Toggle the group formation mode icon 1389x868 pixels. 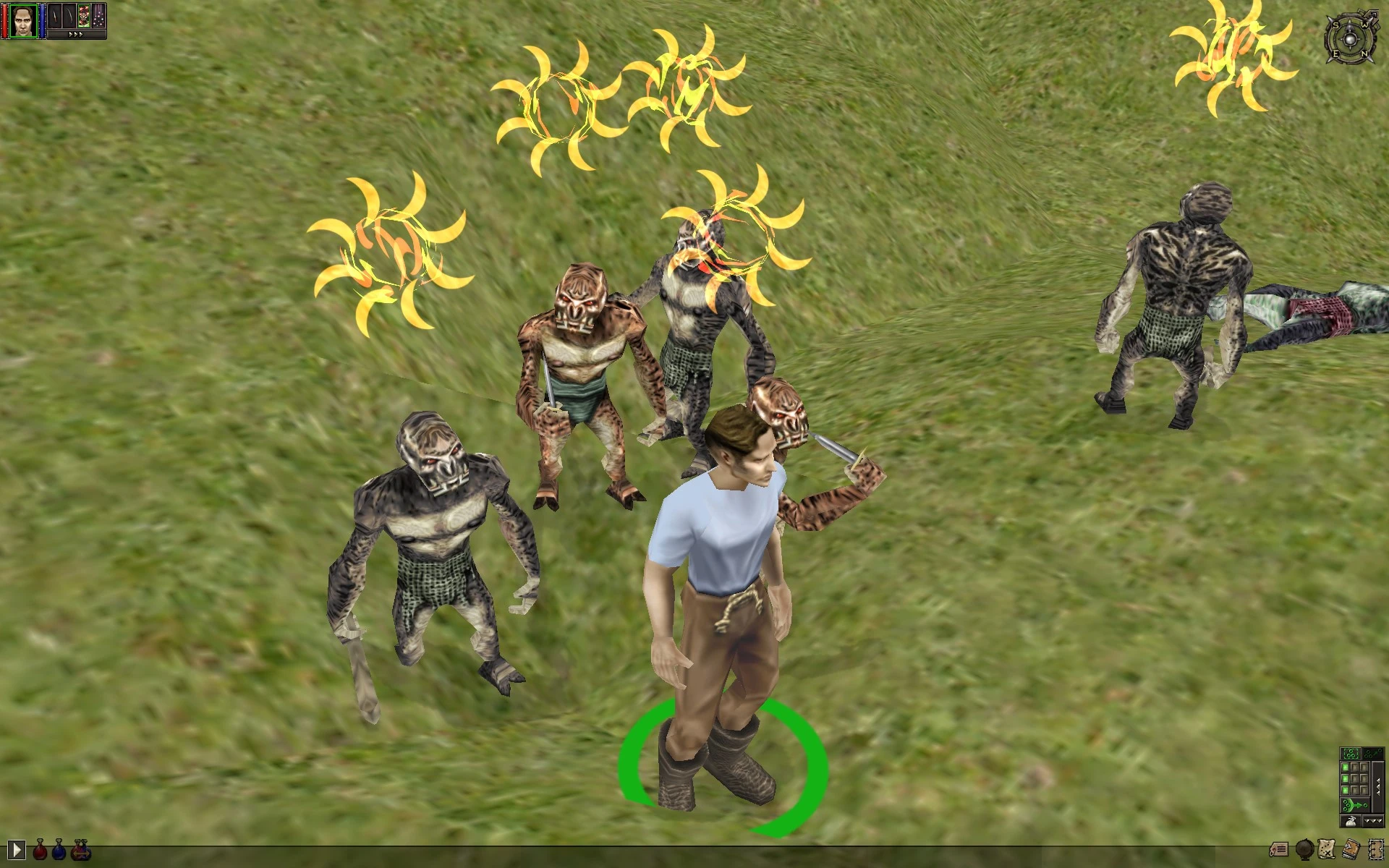point(1351,754)
